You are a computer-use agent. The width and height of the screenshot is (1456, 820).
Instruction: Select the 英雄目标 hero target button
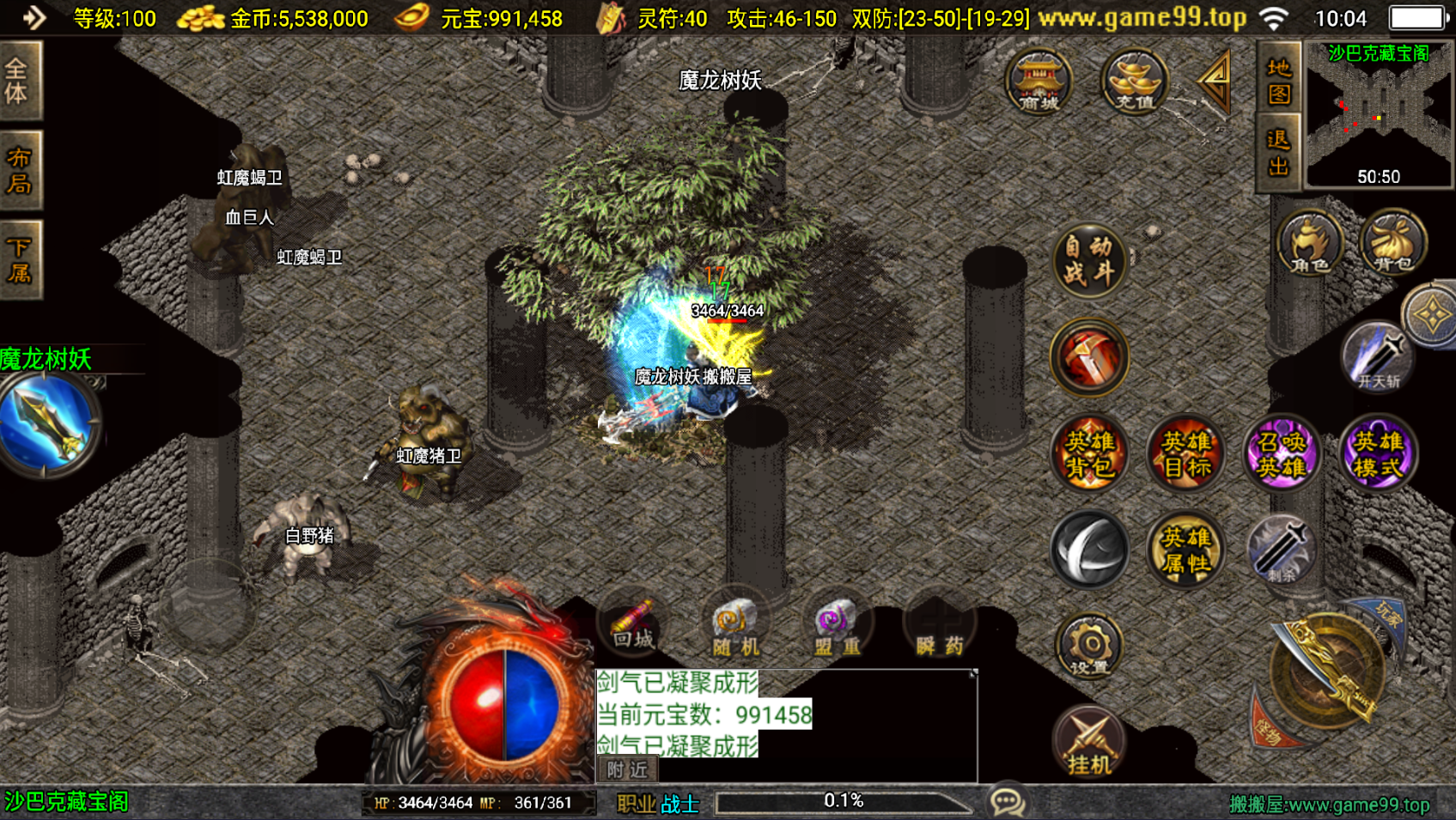coord(1186,454)
